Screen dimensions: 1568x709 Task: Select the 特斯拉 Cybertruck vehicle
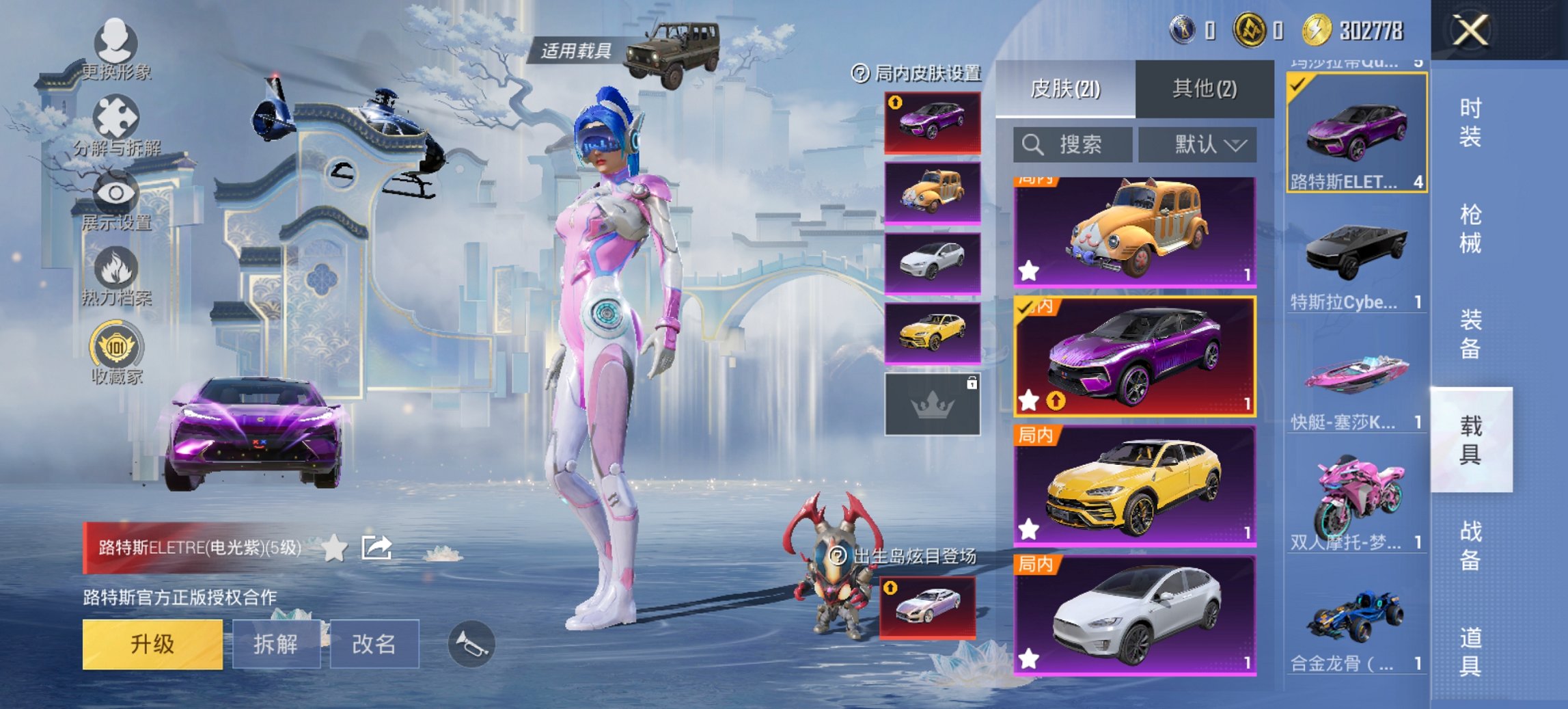(1356, 263)
